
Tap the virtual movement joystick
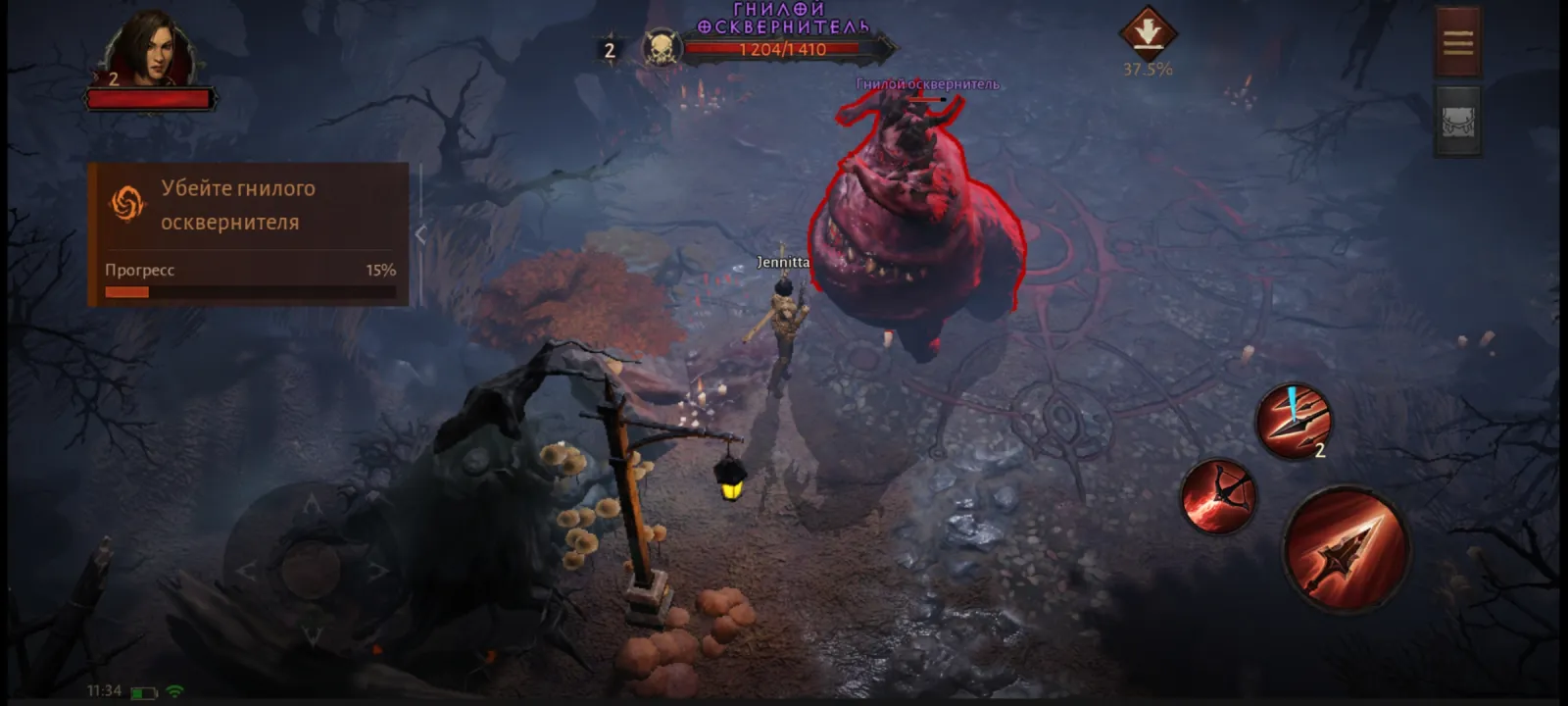click(311, 567)
